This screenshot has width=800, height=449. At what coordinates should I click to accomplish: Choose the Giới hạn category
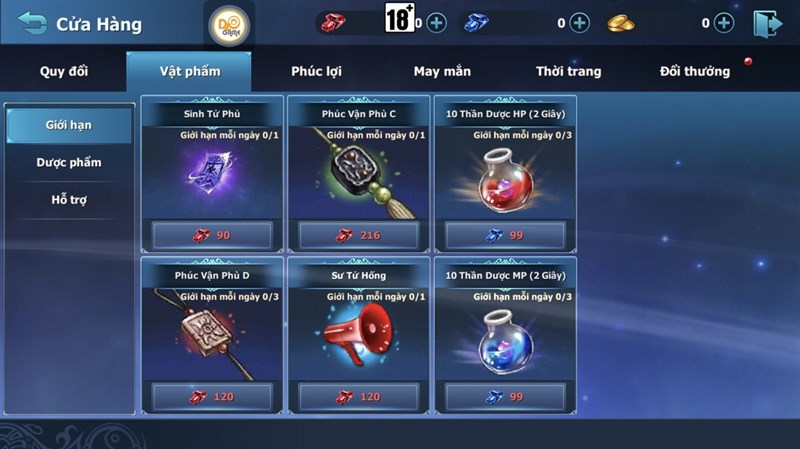[x=68, y=125]
